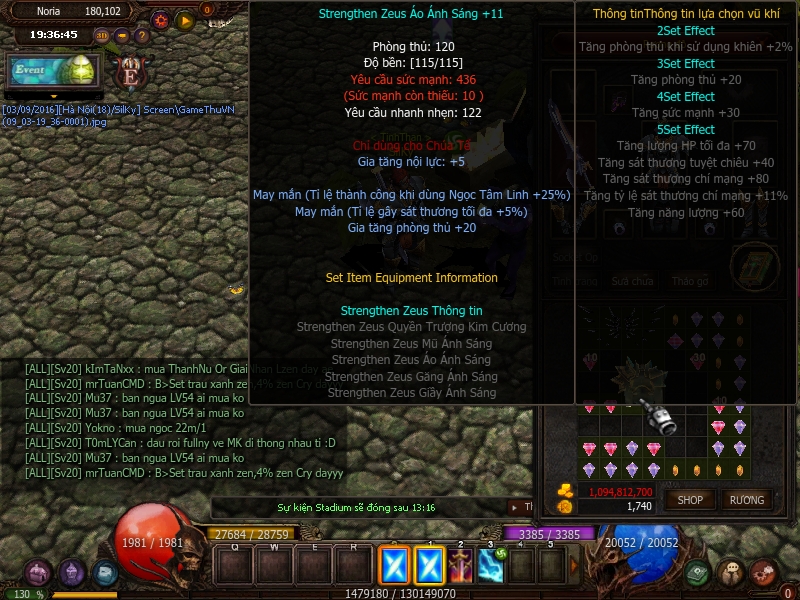
Task: Activate the lightning skill in slot 3
Action: tap(491, 567)
